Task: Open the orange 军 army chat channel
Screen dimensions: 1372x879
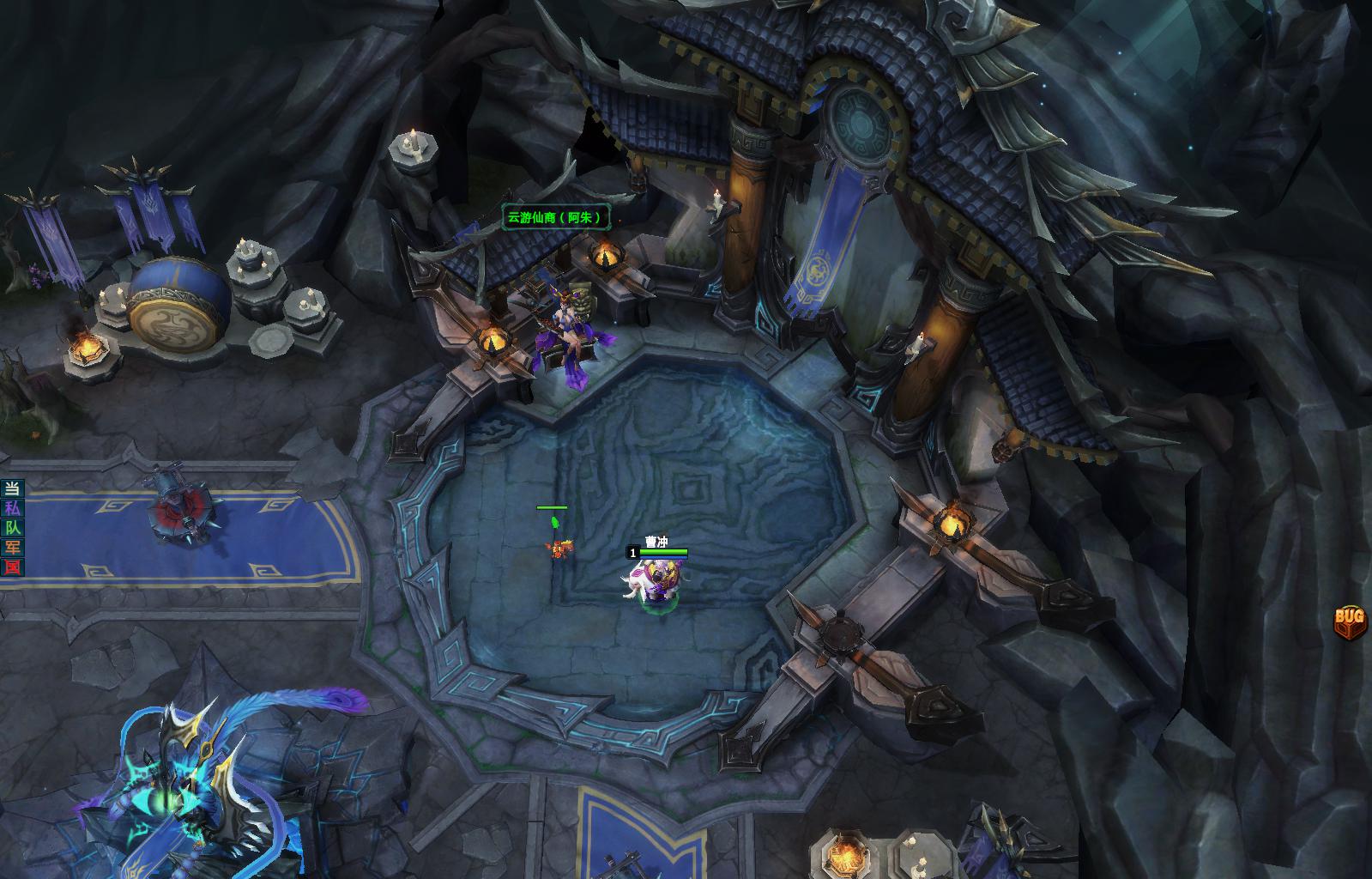Action: (x=12, y=548)
